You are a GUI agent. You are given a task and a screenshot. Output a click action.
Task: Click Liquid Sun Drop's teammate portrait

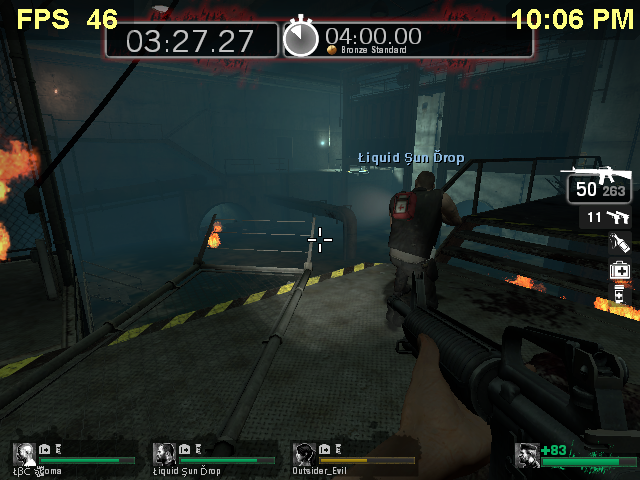(165, 454)
